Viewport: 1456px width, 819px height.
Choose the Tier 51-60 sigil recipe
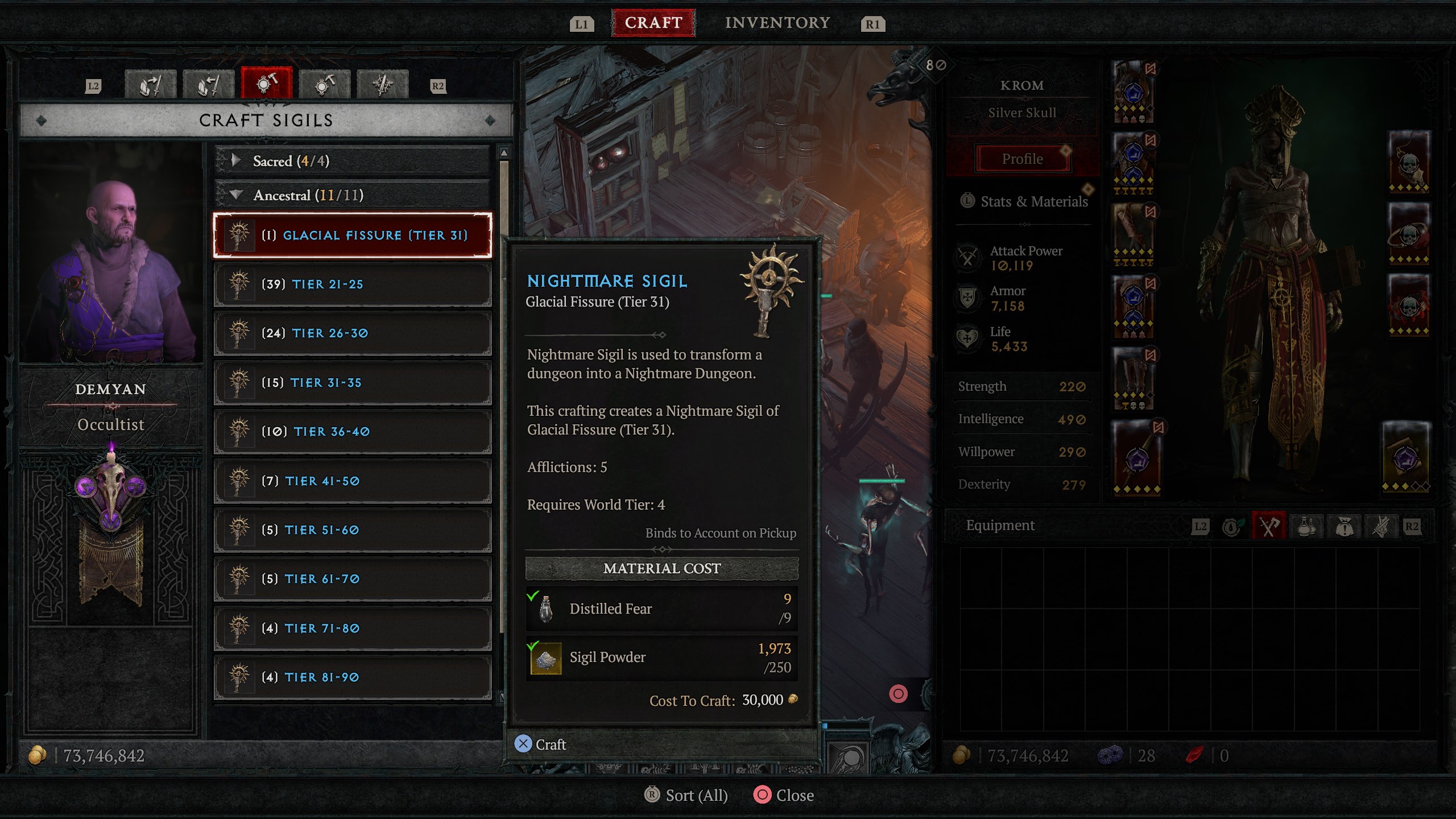coord(353,530)
